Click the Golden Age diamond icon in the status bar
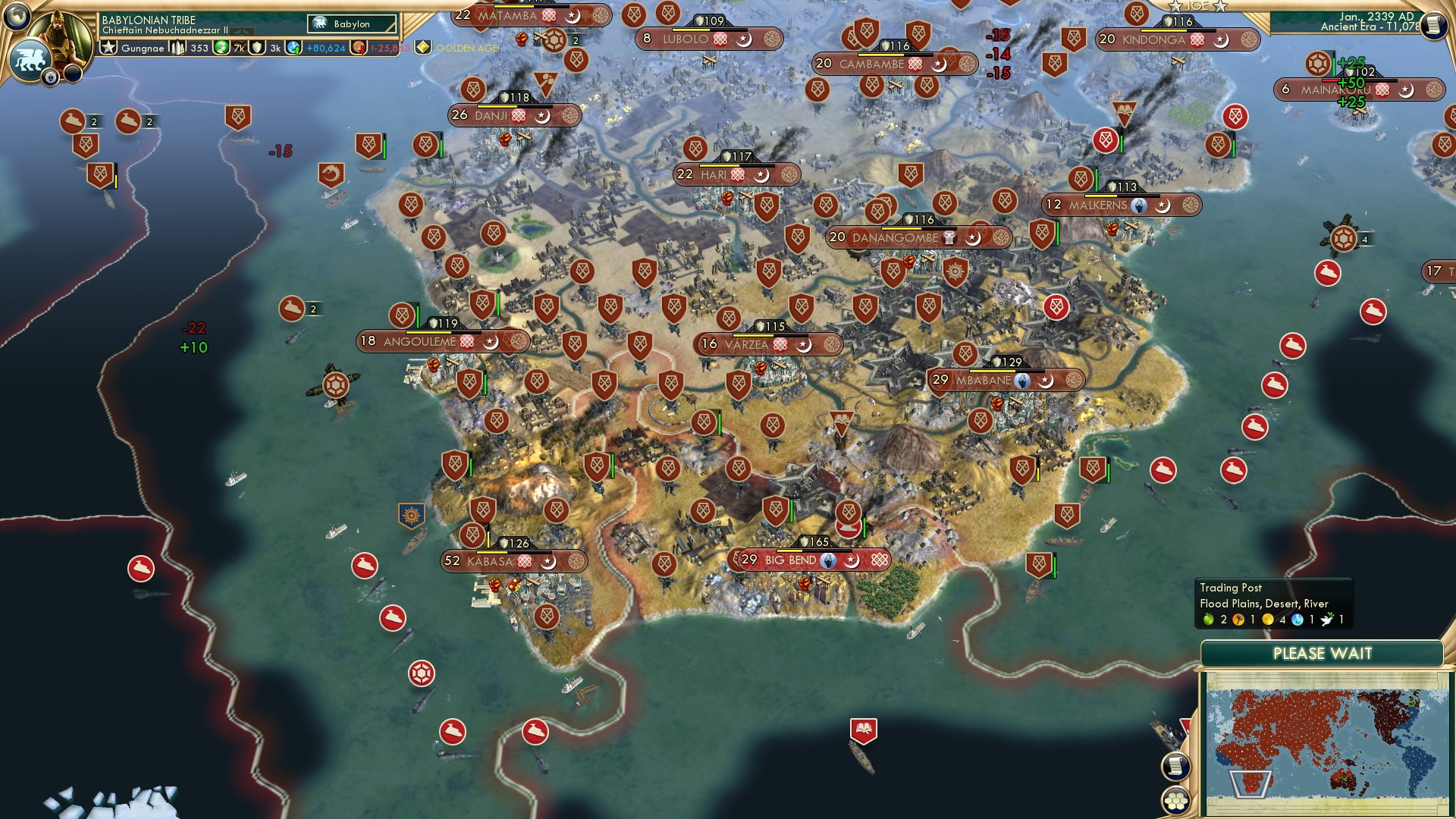1456x819 pixels. pyautogui.click(x=422, y=46)
